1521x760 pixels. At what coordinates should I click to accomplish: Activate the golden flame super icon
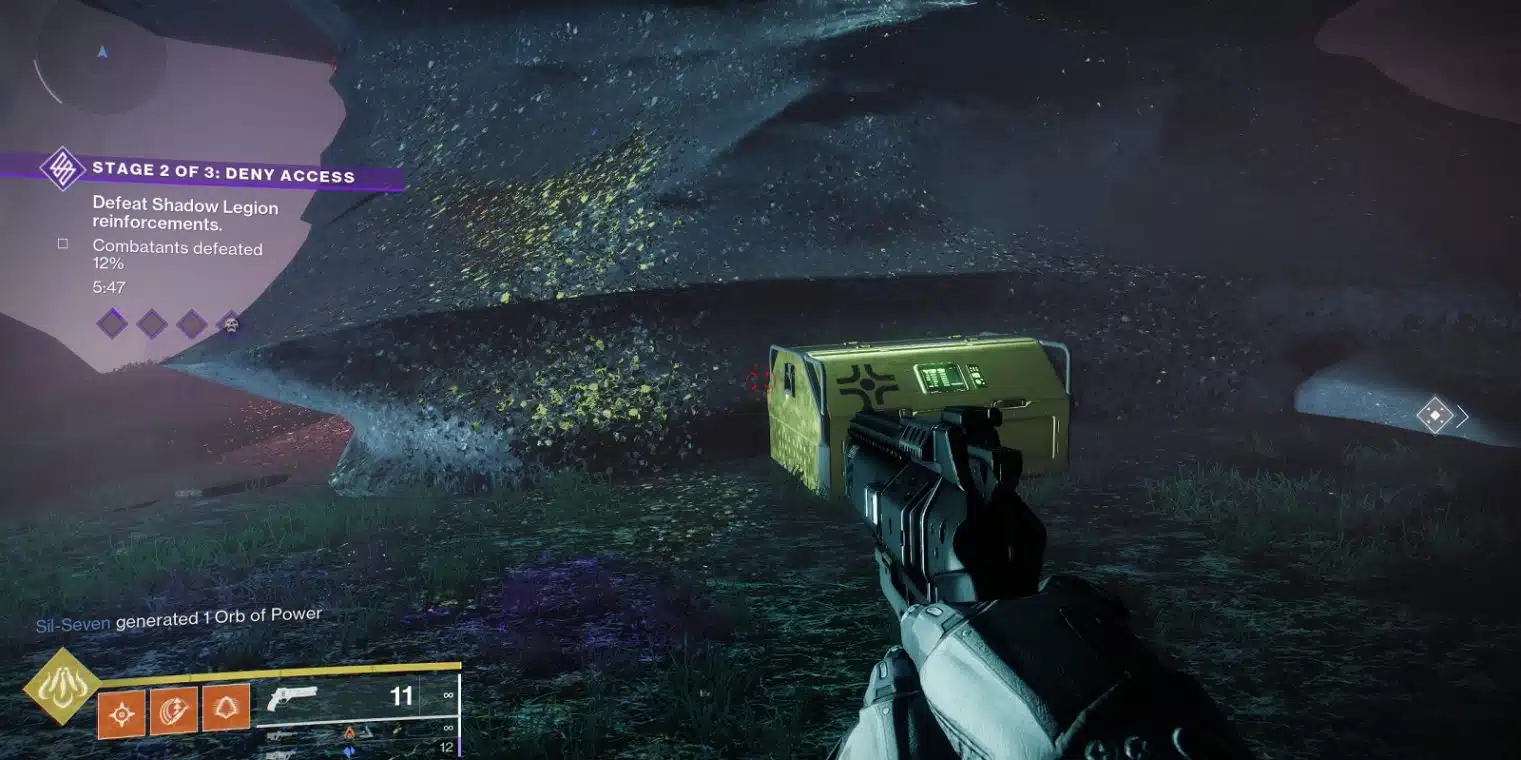coord(62,685)
